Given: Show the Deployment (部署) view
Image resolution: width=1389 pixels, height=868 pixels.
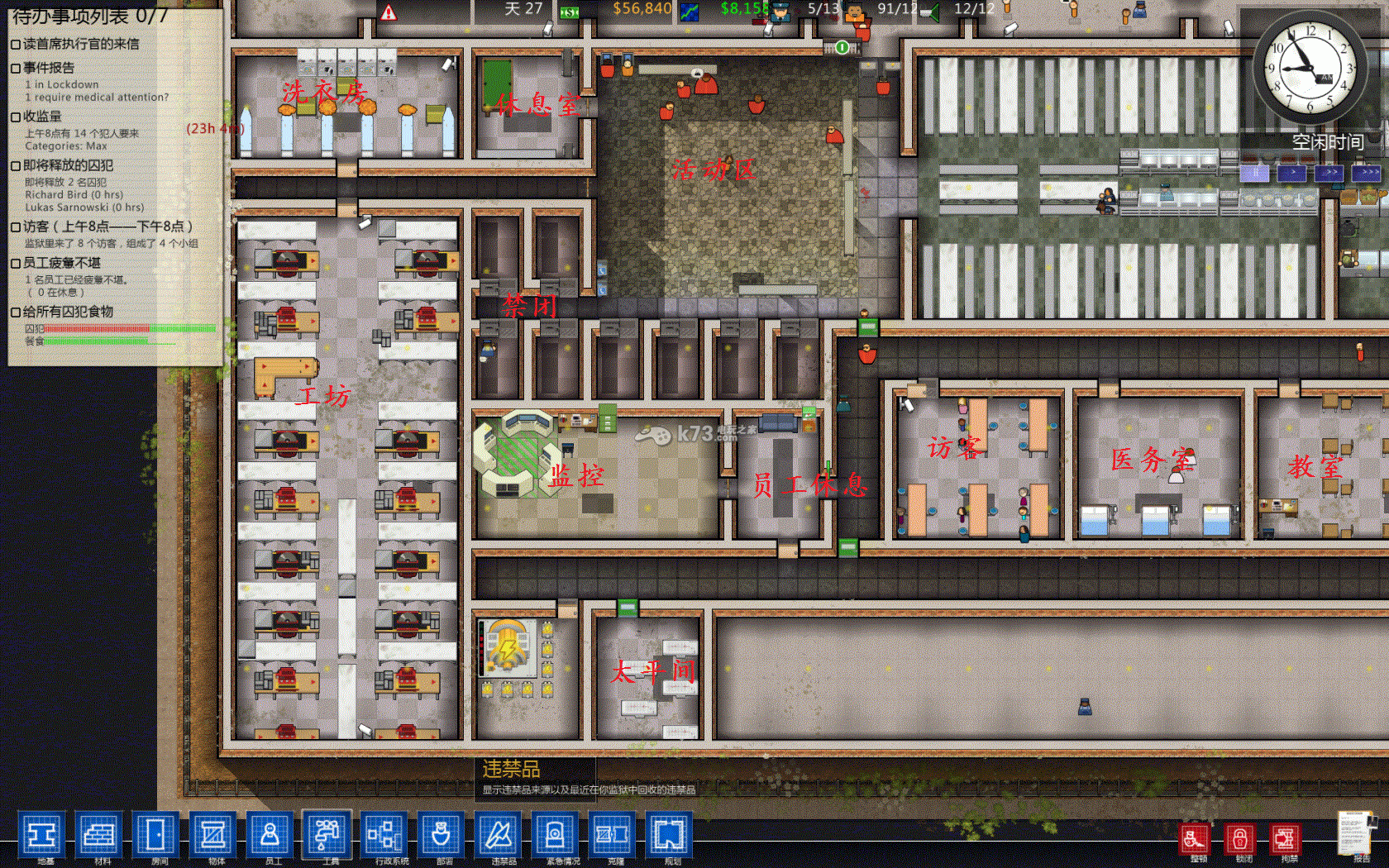Looking at the screenshot, I should [x=442, y=836].
